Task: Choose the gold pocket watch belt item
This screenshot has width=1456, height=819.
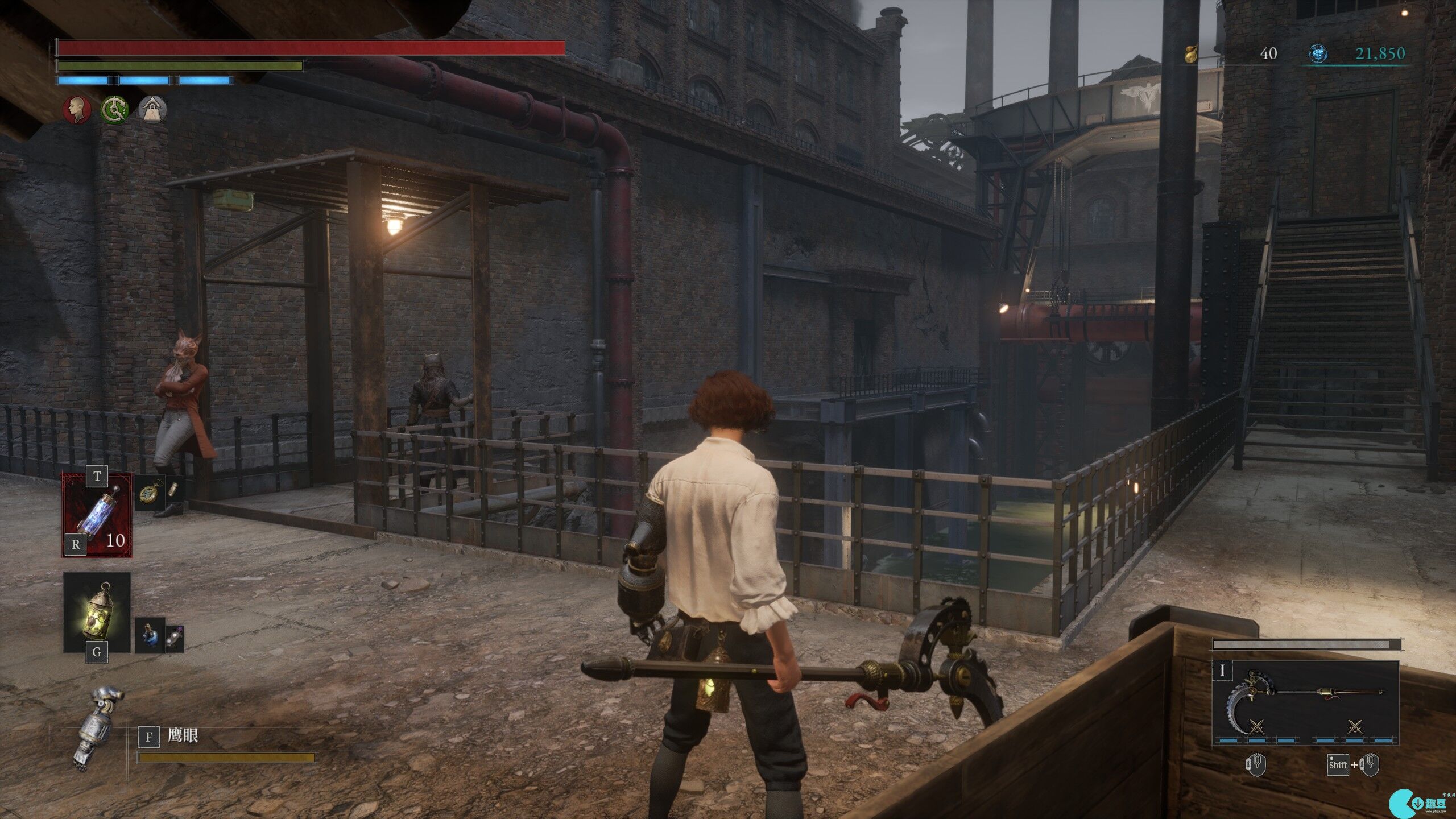Action: tap(150, 493)
